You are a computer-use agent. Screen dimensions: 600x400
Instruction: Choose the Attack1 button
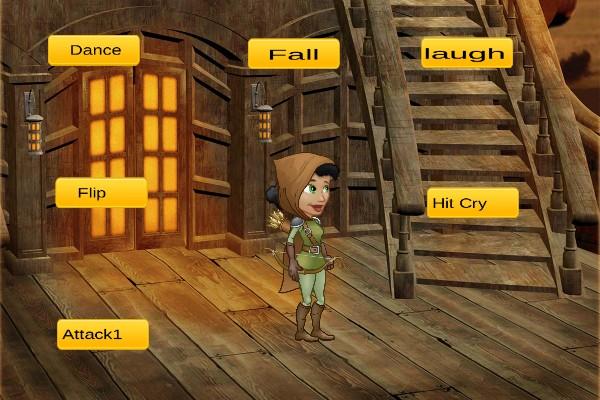(103, 334)
